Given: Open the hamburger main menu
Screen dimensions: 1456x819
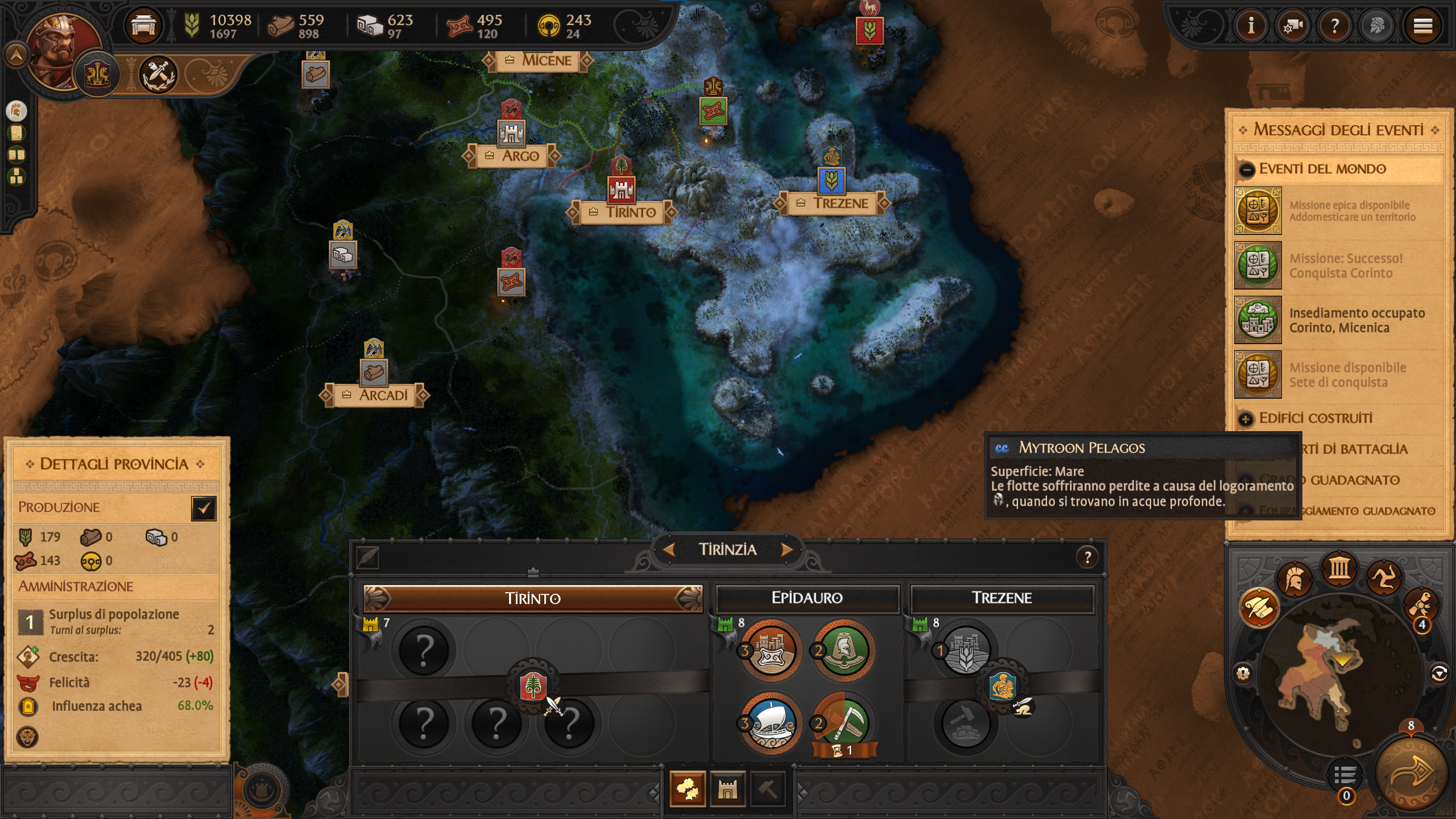Looking at the screenshot, I should pyautogui.click(x=1422, y=26).
